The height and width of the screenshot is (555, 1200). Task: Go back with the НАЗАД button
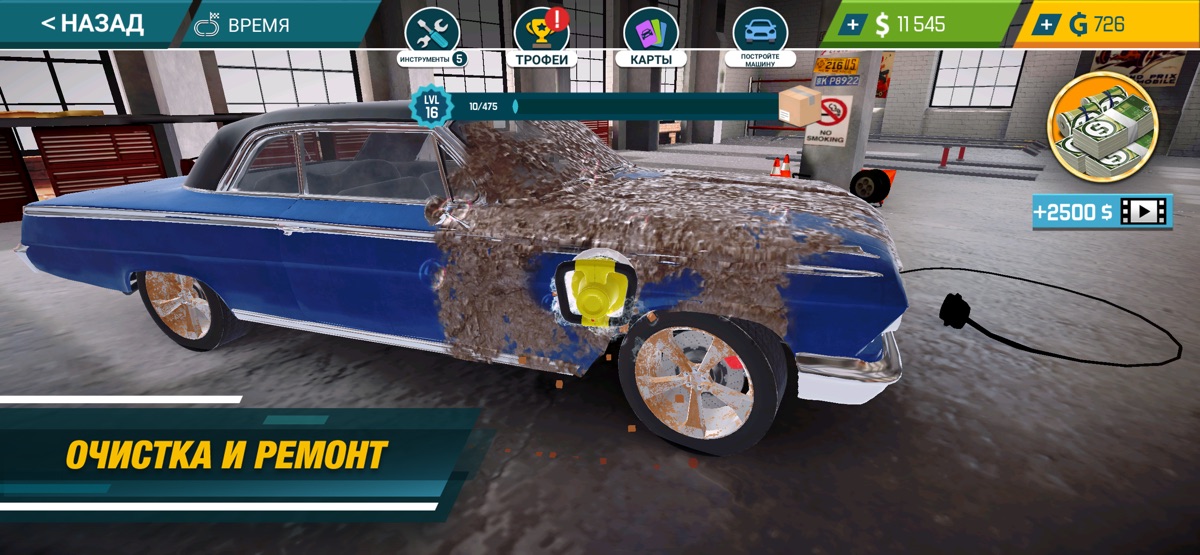point(92,23)
